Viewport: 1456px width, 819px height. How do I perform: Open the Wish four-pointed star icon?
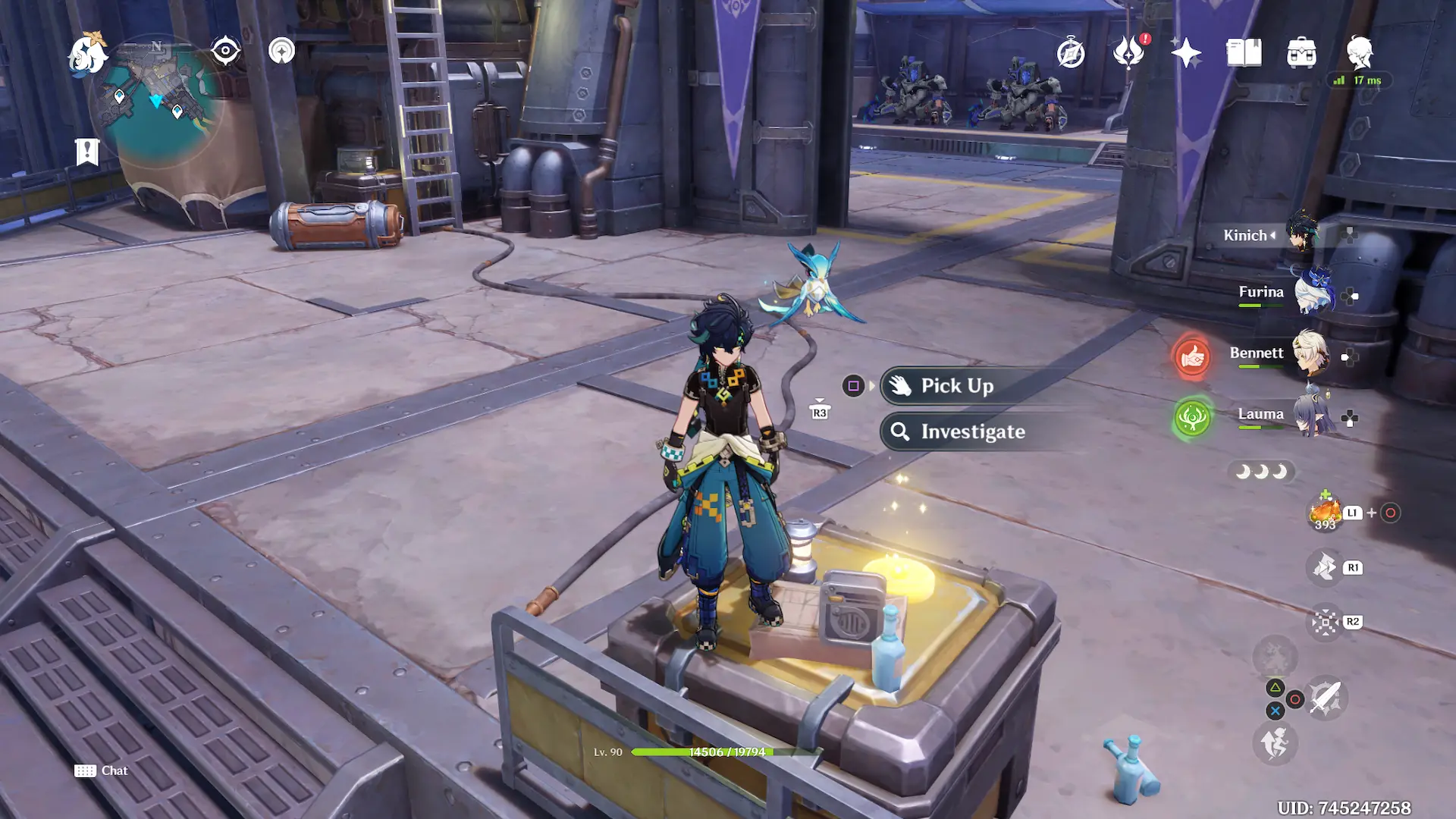coord(1186,53)
